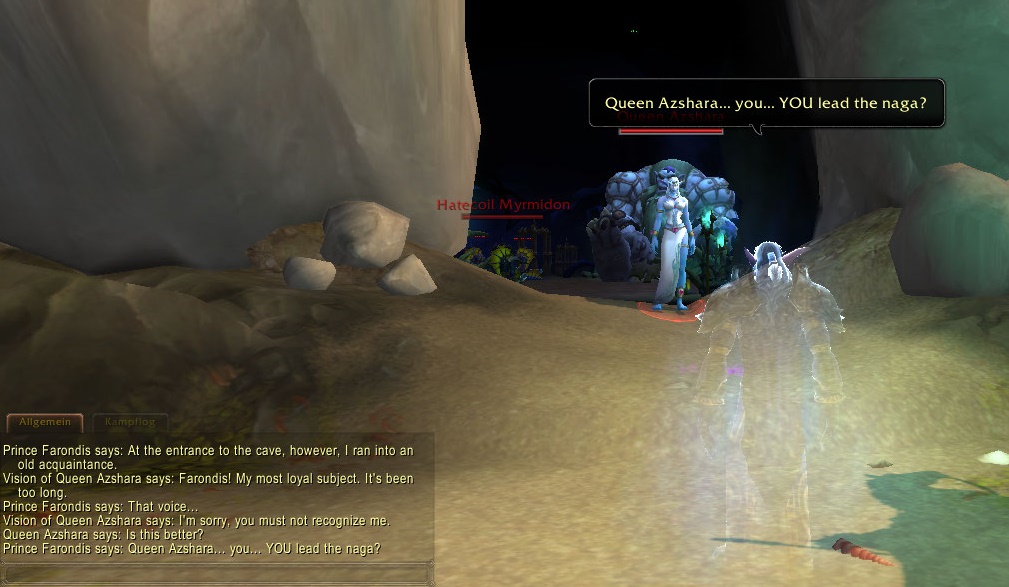Viewport: 1009px width, 587px height.
Task: Open the Kampflog chat tab
Action: point(129,423)
